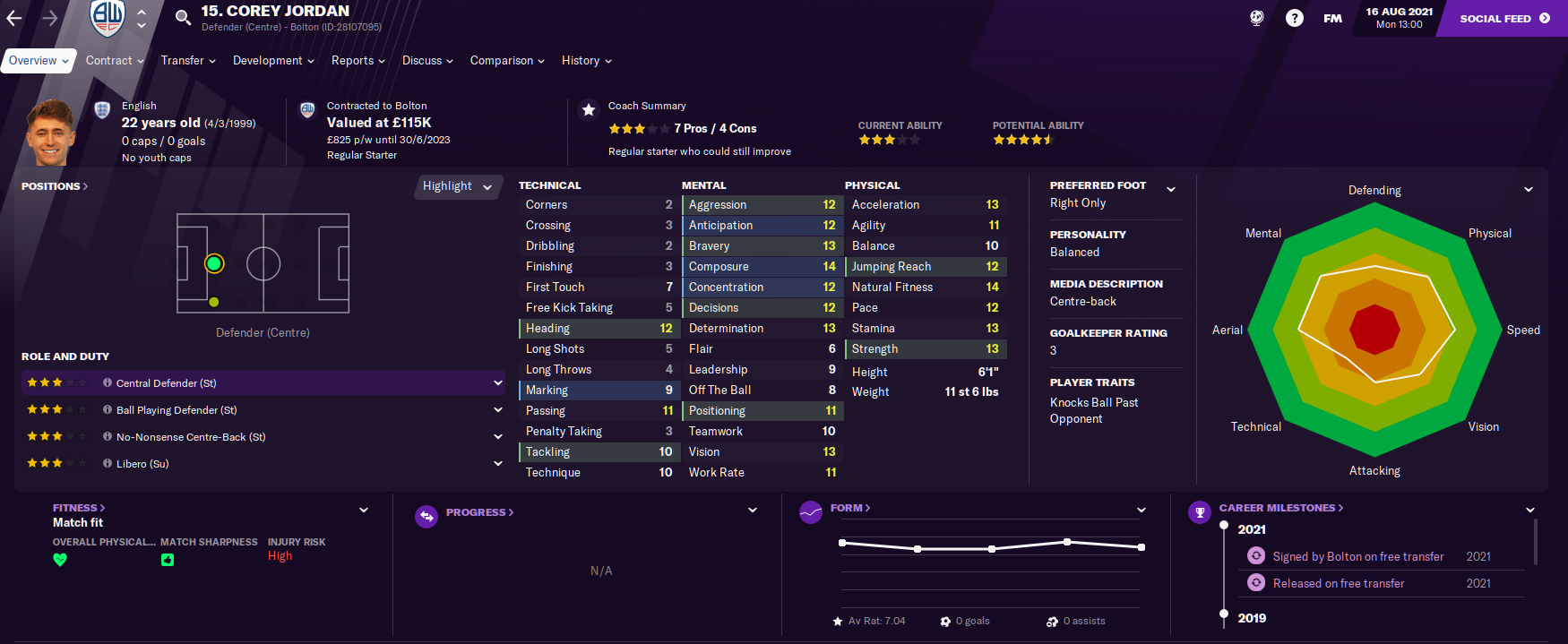Open the History menu
The image size is (1568, 644).
(x=586, y=61)
